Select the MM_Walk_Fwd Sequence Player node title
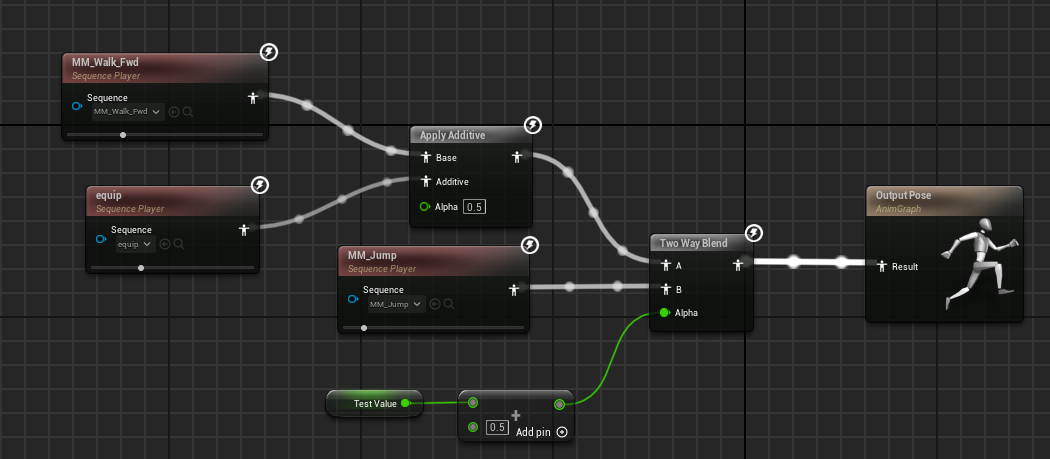This screenshot has width=1050, height=459. point(105,62)
